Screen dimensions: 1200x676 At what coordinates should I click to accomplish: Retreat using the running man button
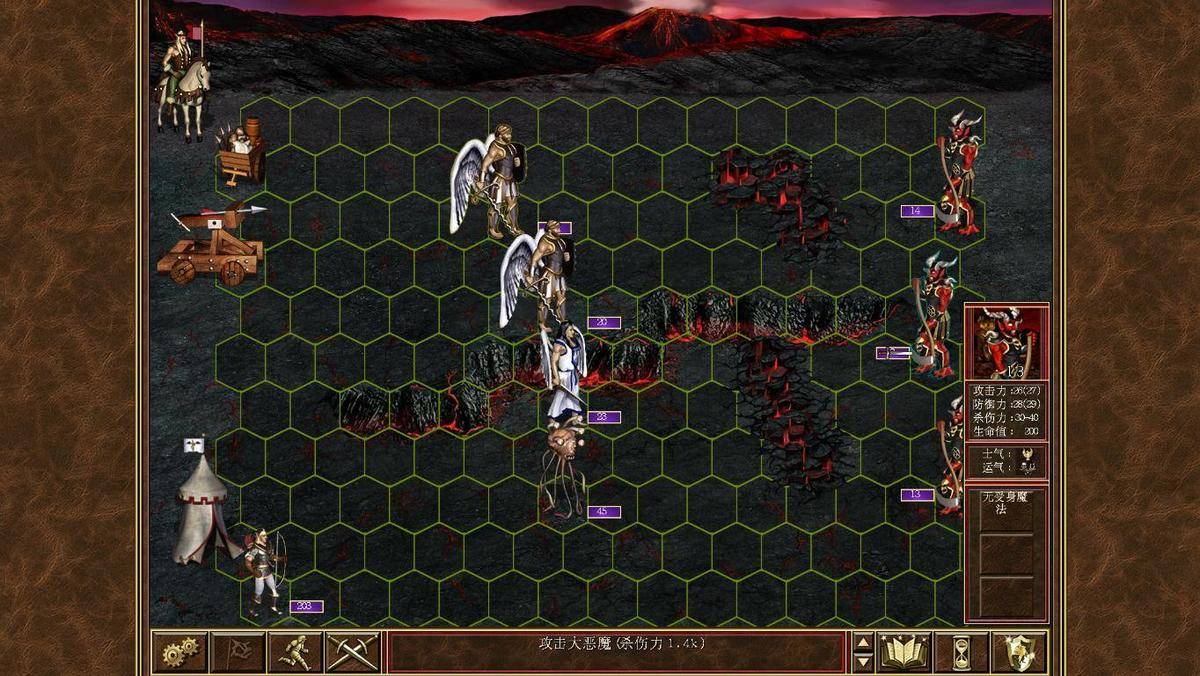click(295, 652)
